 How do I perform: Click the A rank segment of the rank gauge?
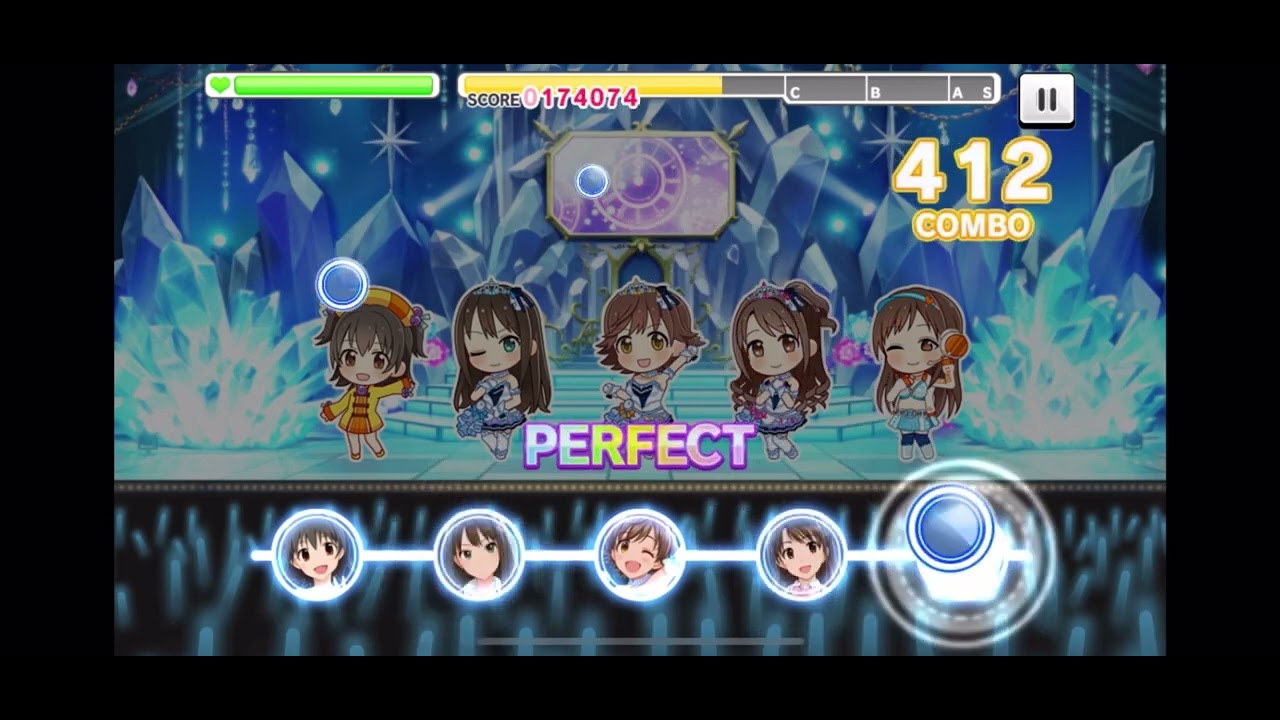955,90
